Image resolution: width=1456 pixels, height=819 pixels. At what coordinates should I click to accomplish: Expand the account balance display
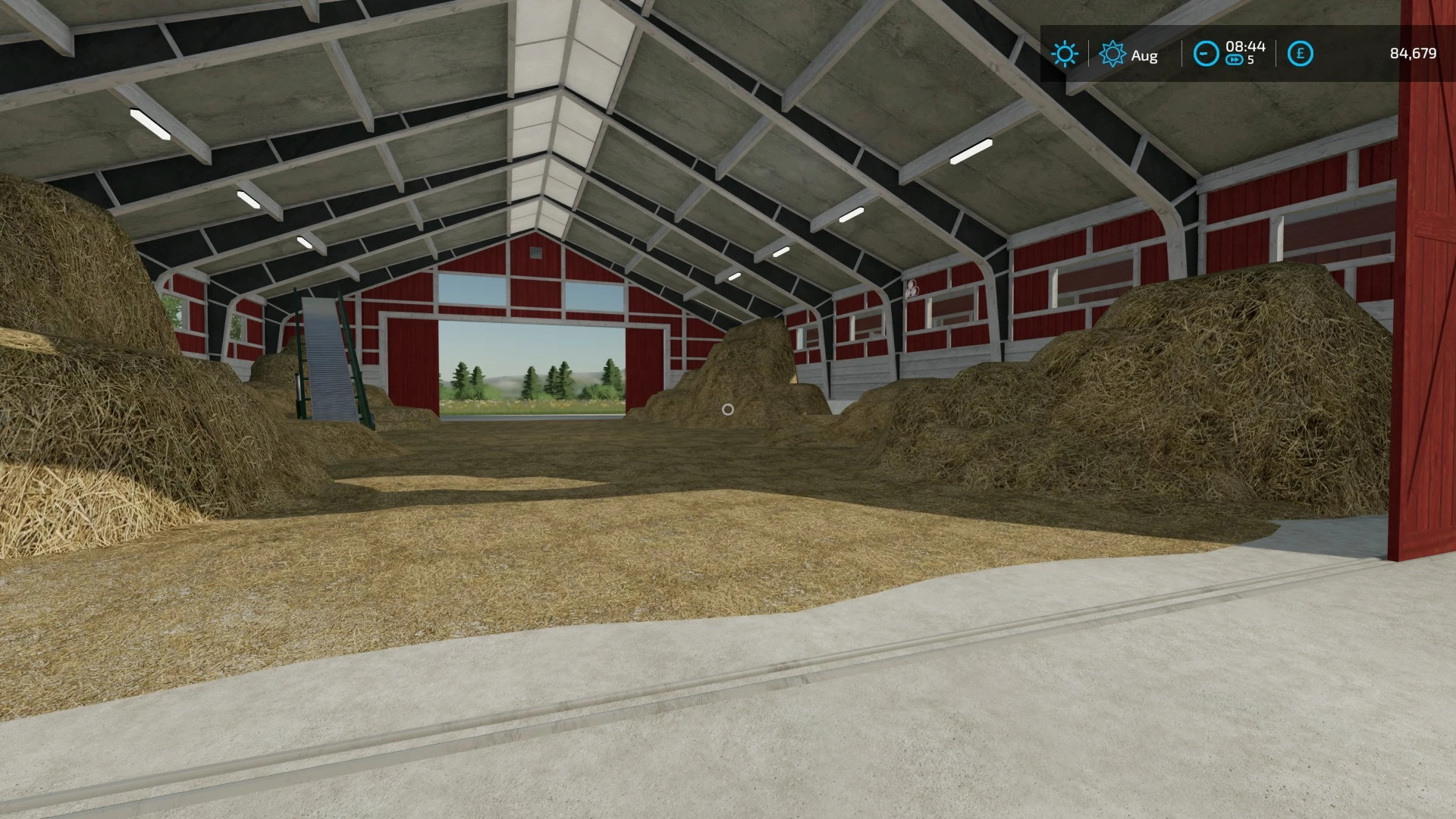[1415, 53]
